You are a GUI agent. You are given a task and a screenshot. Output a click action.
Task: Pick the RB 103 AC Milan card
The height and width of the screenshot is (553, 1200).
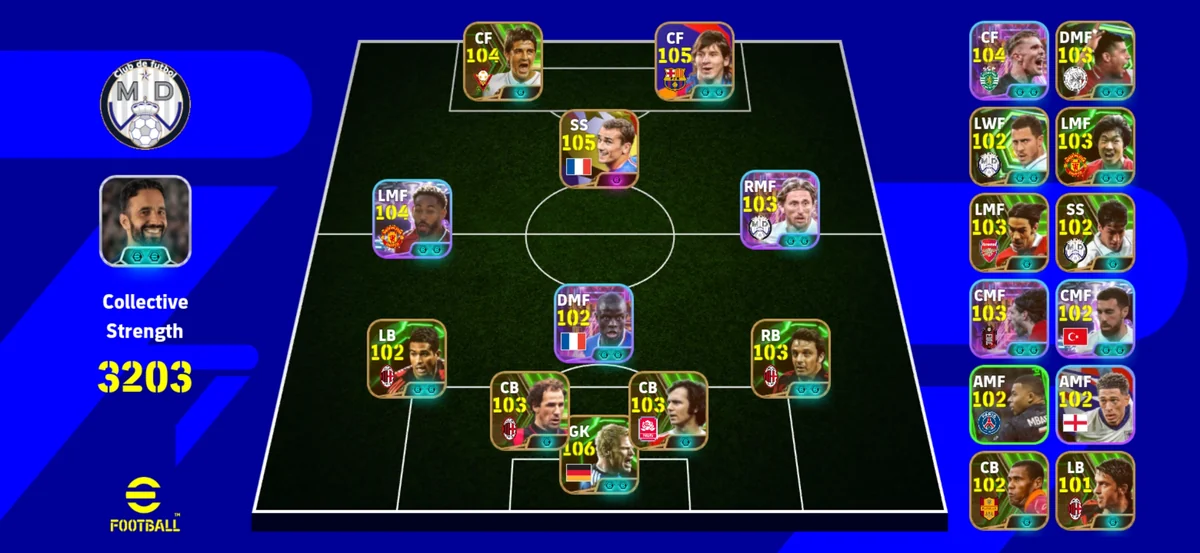[x=790, y=358]
